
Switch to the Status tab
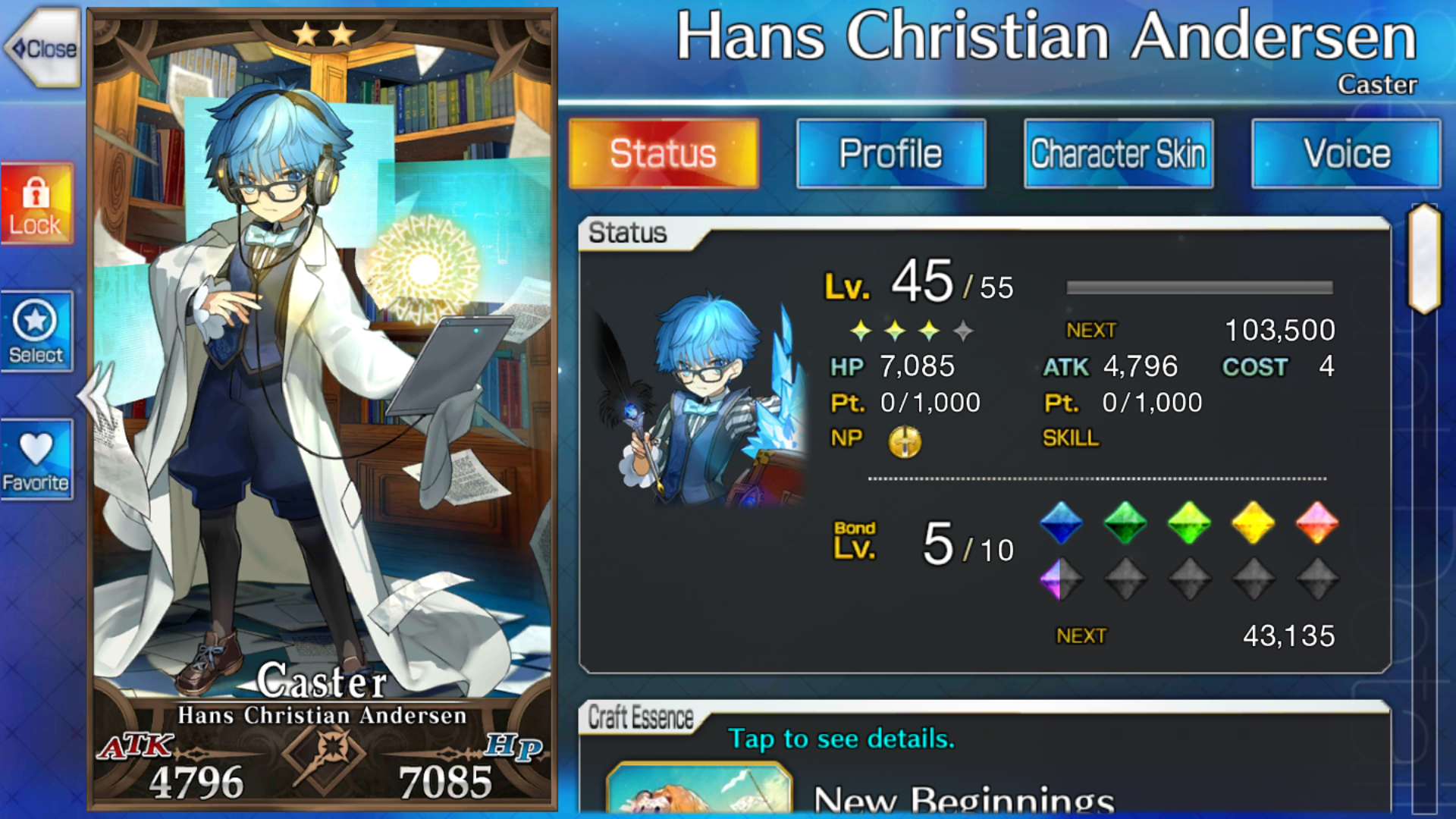click(664, 154)
